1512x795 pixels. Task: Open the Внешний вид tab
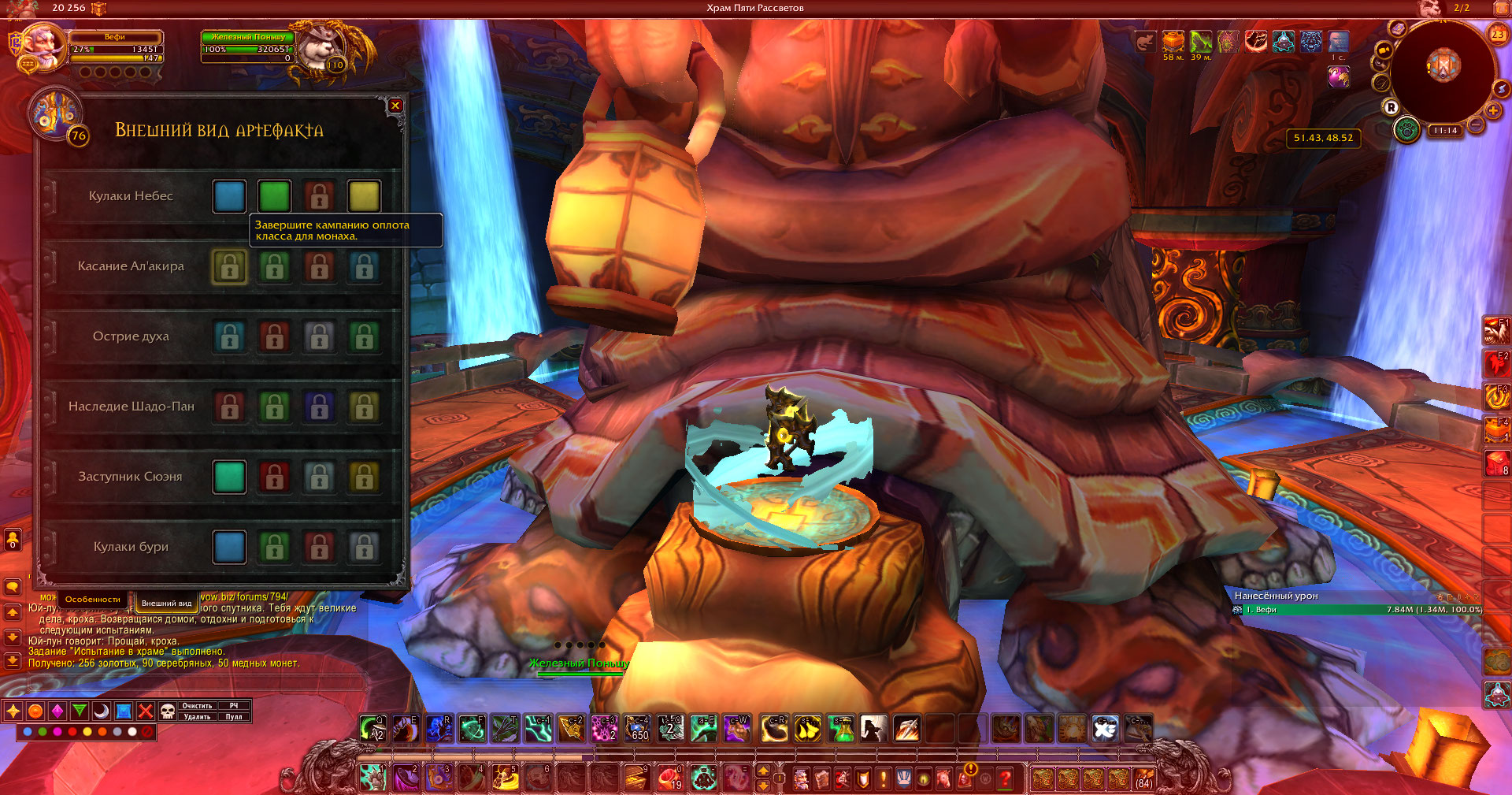click(x=166, y=603)
